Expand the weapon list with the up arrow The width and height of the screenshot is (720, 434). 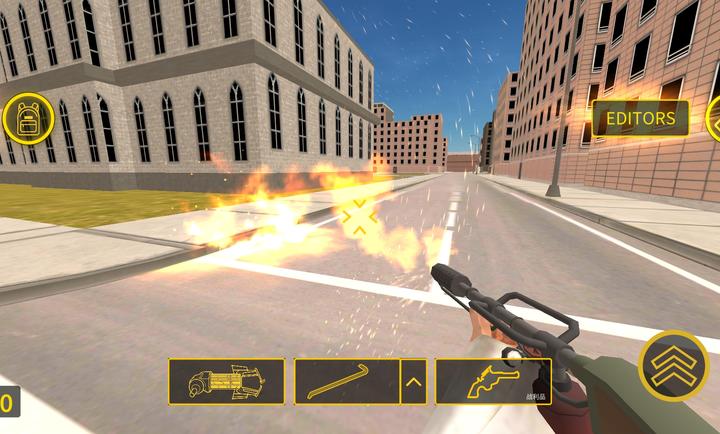pos(413,381)
